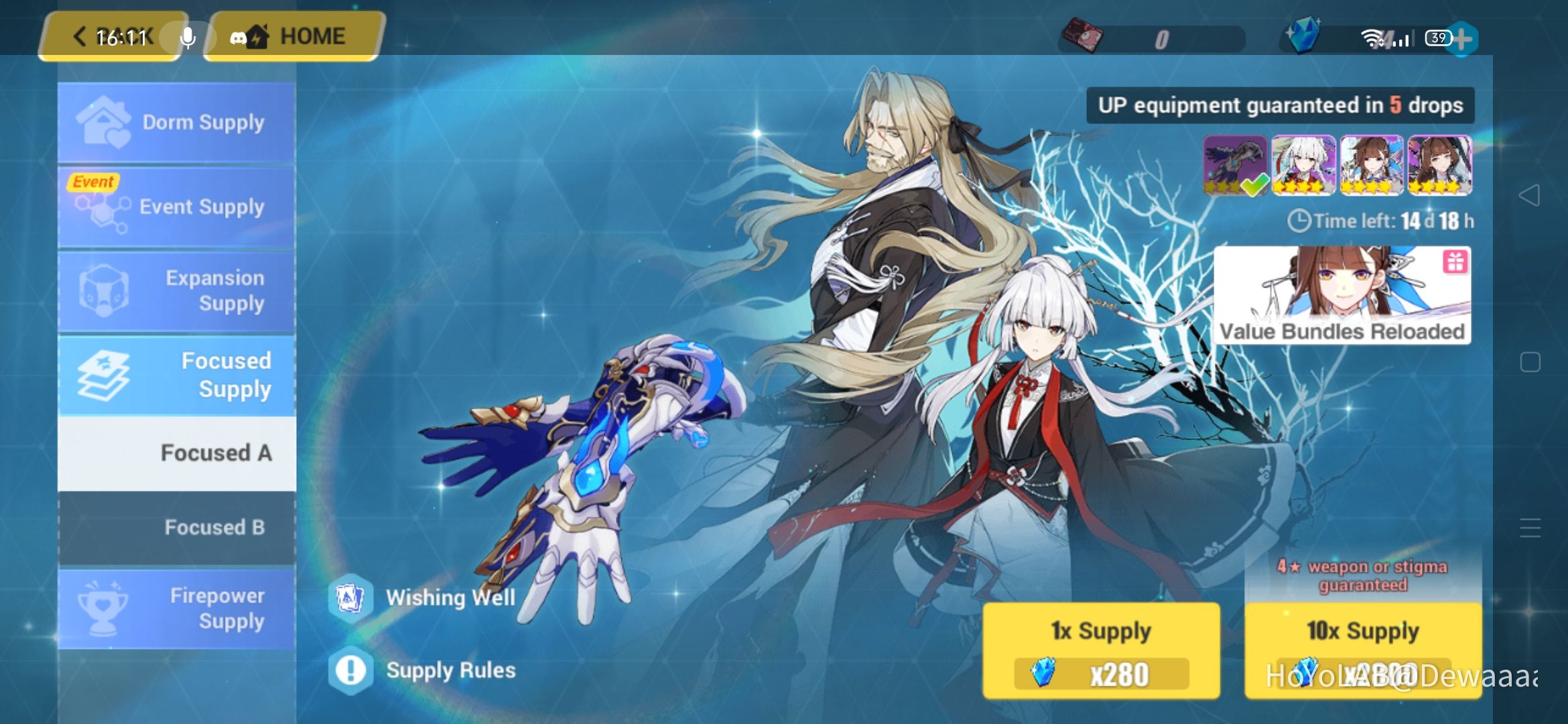Tap the second UP equipment character portrait
Screen dimensions: 1568x724
[1303, 164]
